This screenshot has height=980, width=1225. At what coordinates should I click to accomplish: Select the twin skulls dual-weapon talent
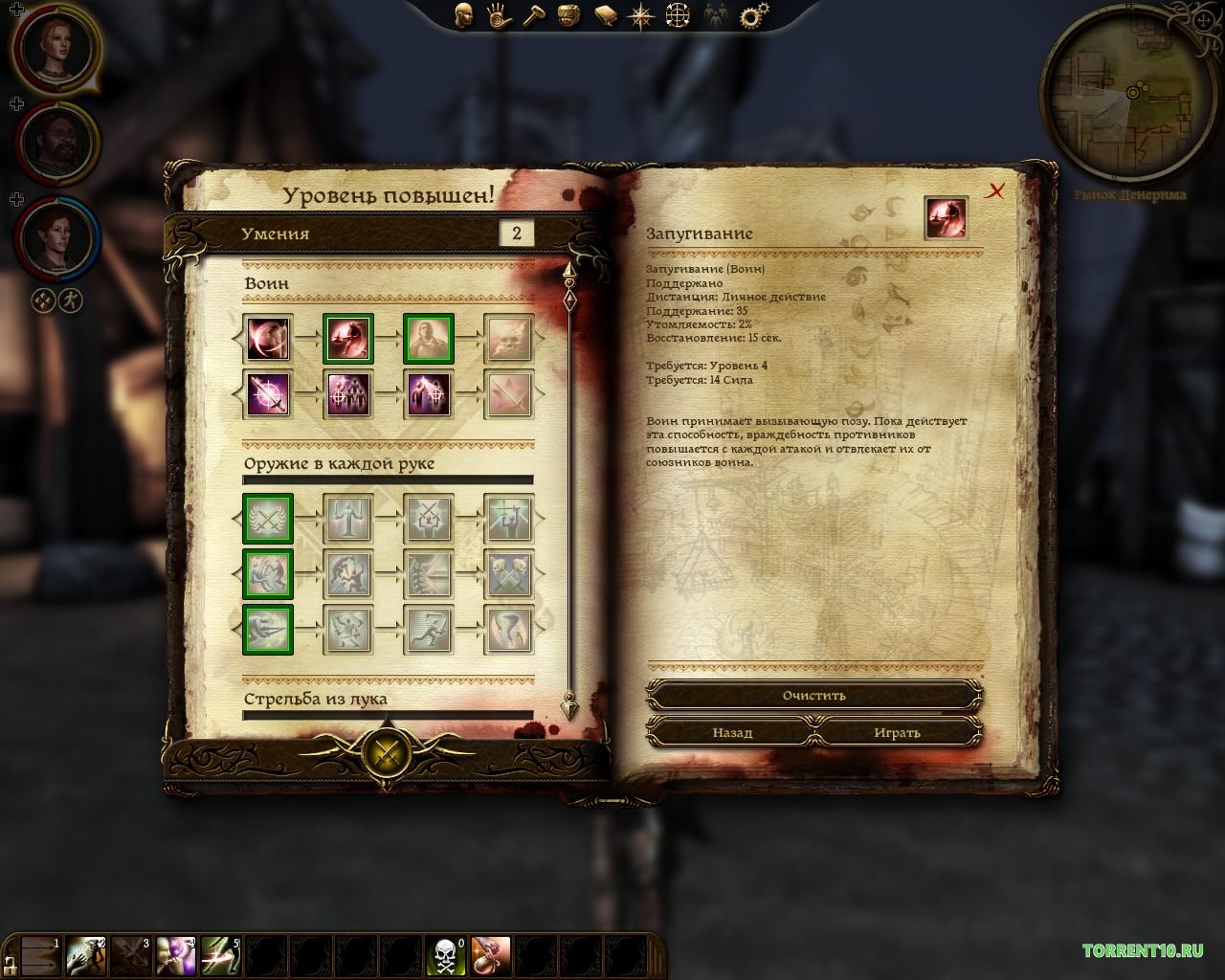pyautogui.click(x=508, y=573)
